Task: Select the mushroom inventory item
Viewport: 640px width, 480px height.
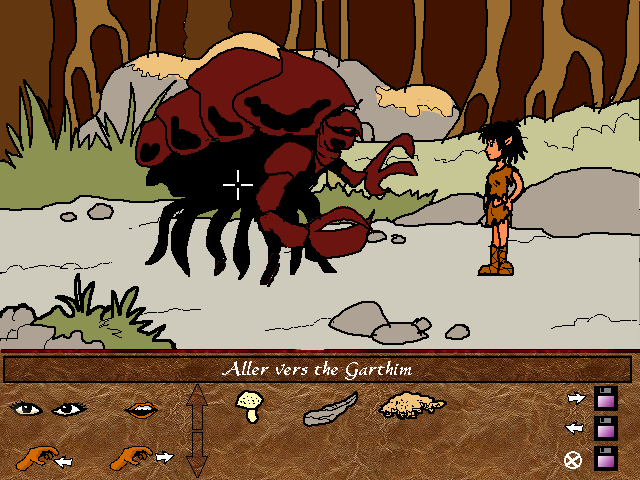Action: 249,405
